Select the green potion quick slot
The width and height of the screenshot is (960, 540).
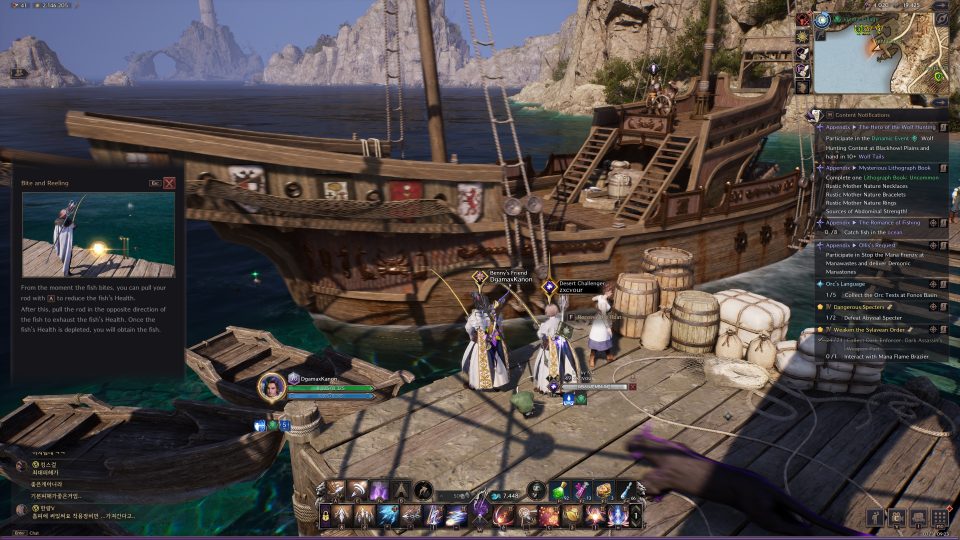[564, 490]
